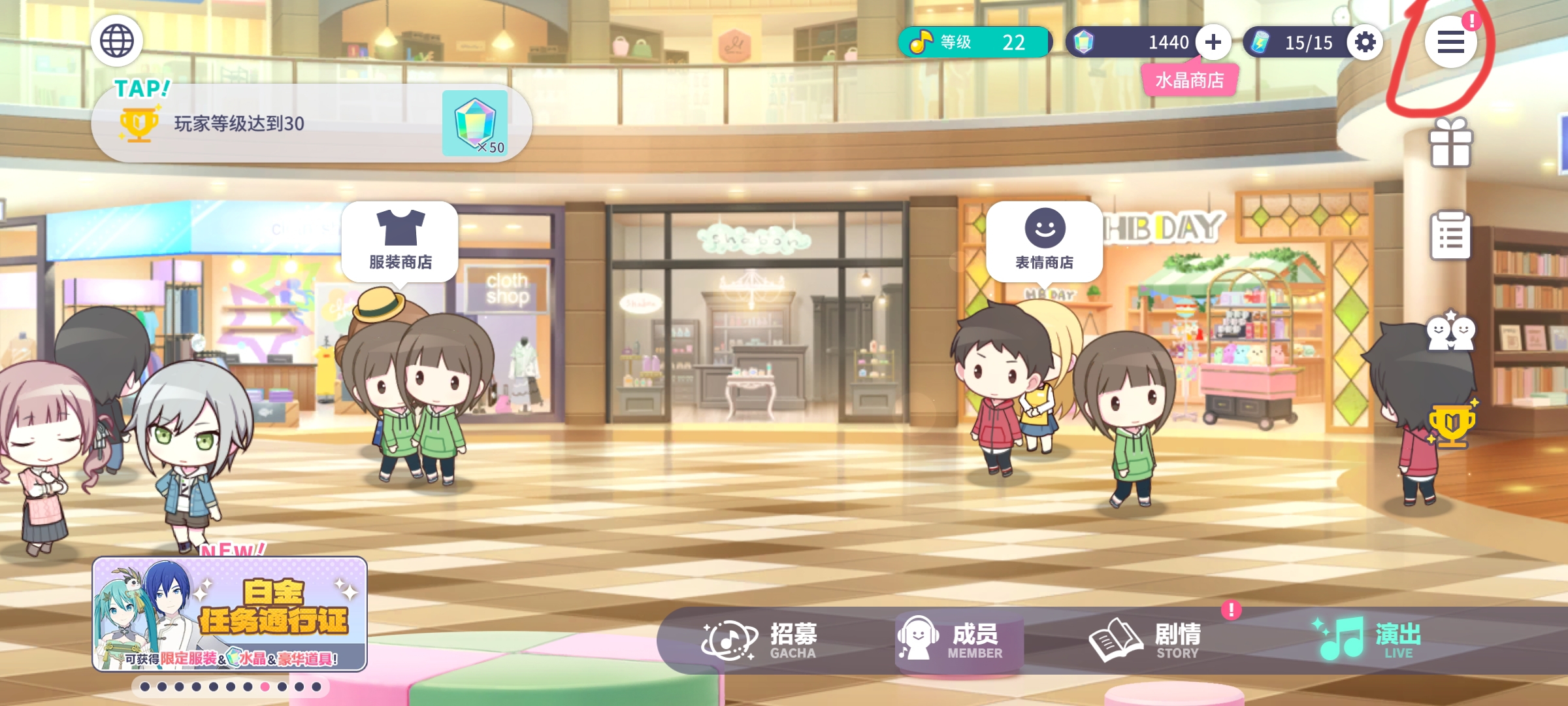Start the 演出 LIVE show

point(1369,640)
